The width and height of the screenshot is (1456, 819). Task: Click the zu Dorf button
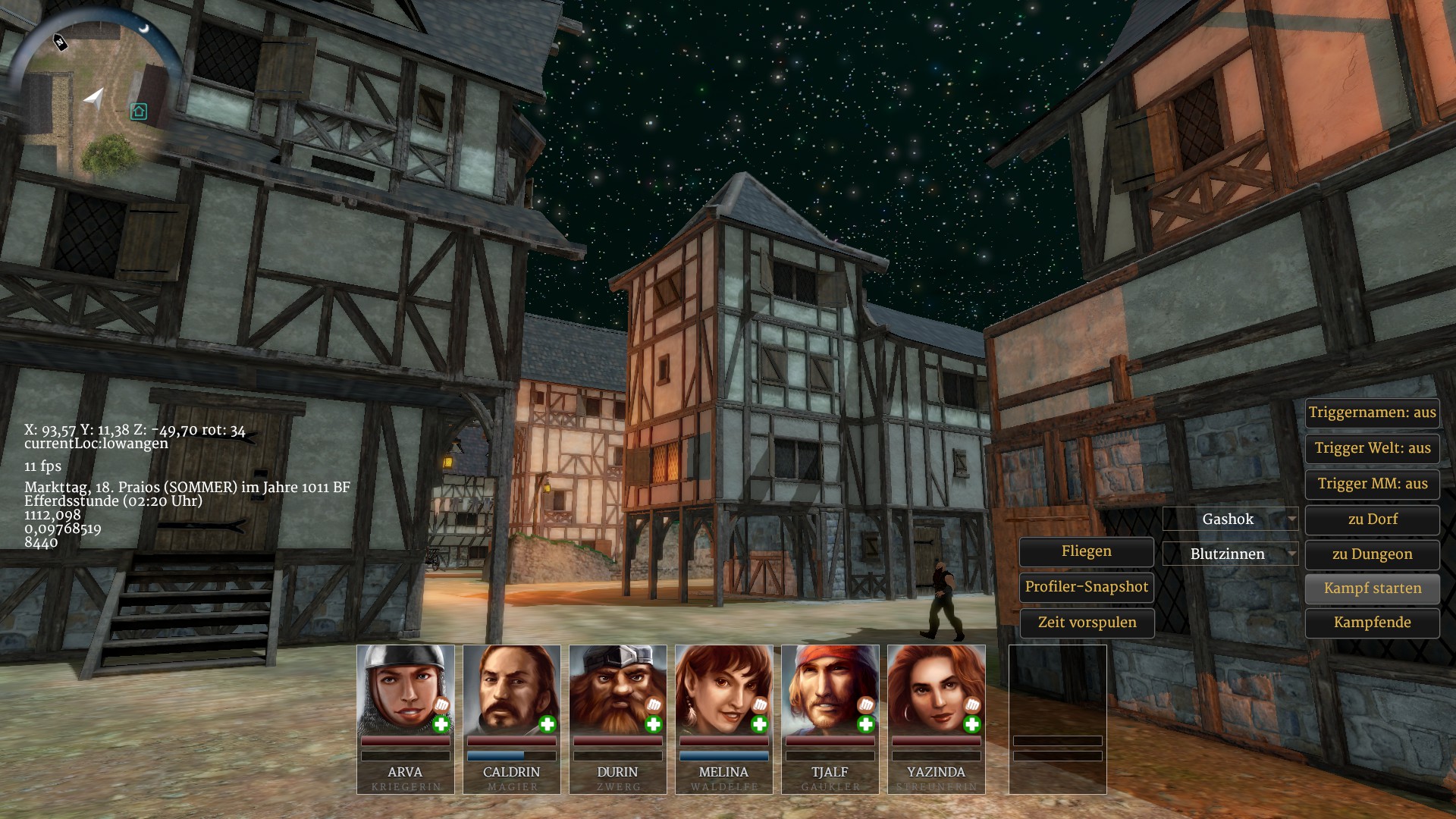pos(1372,519)
